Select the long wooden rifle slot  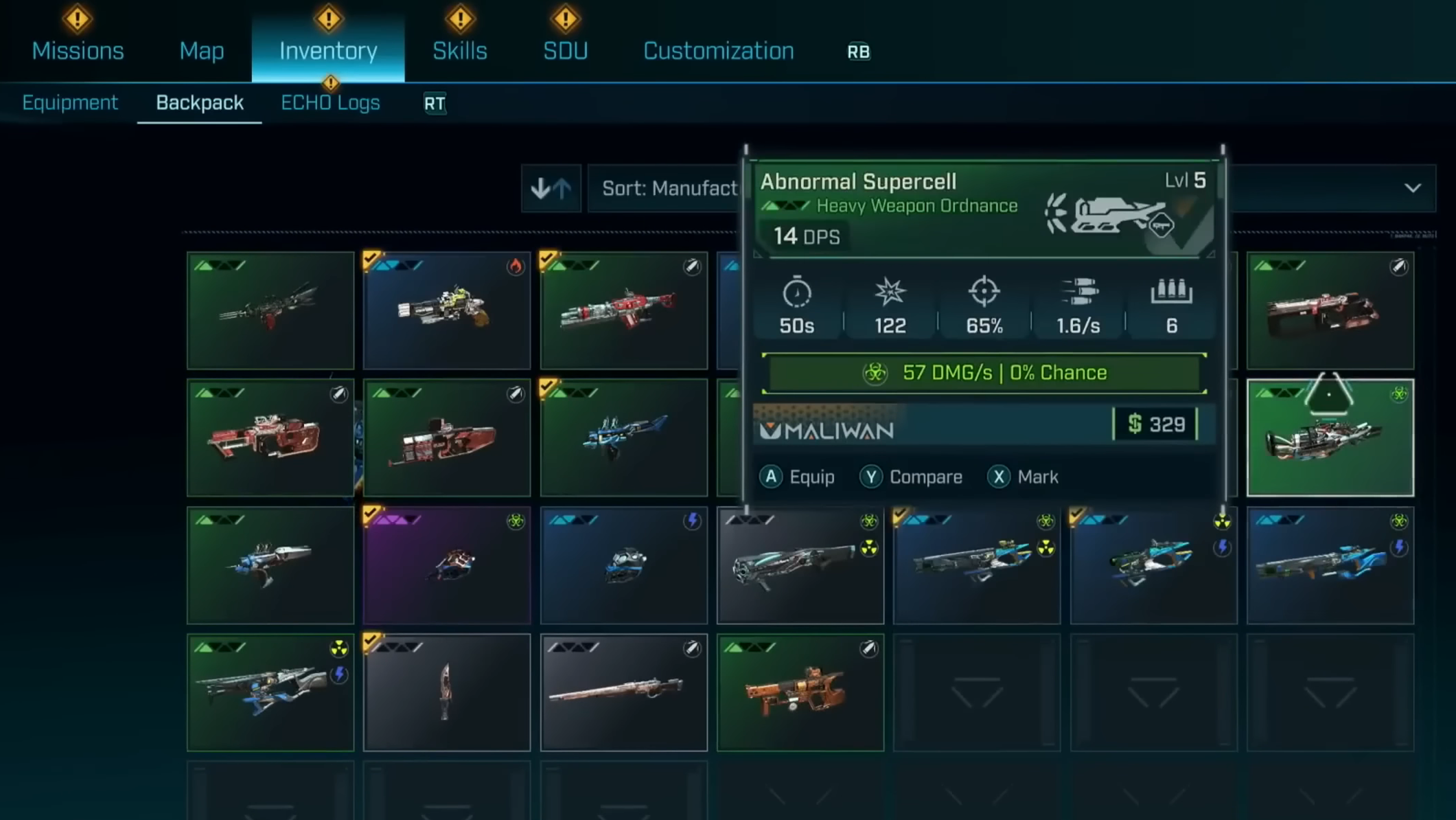click(x=623, y=692)
